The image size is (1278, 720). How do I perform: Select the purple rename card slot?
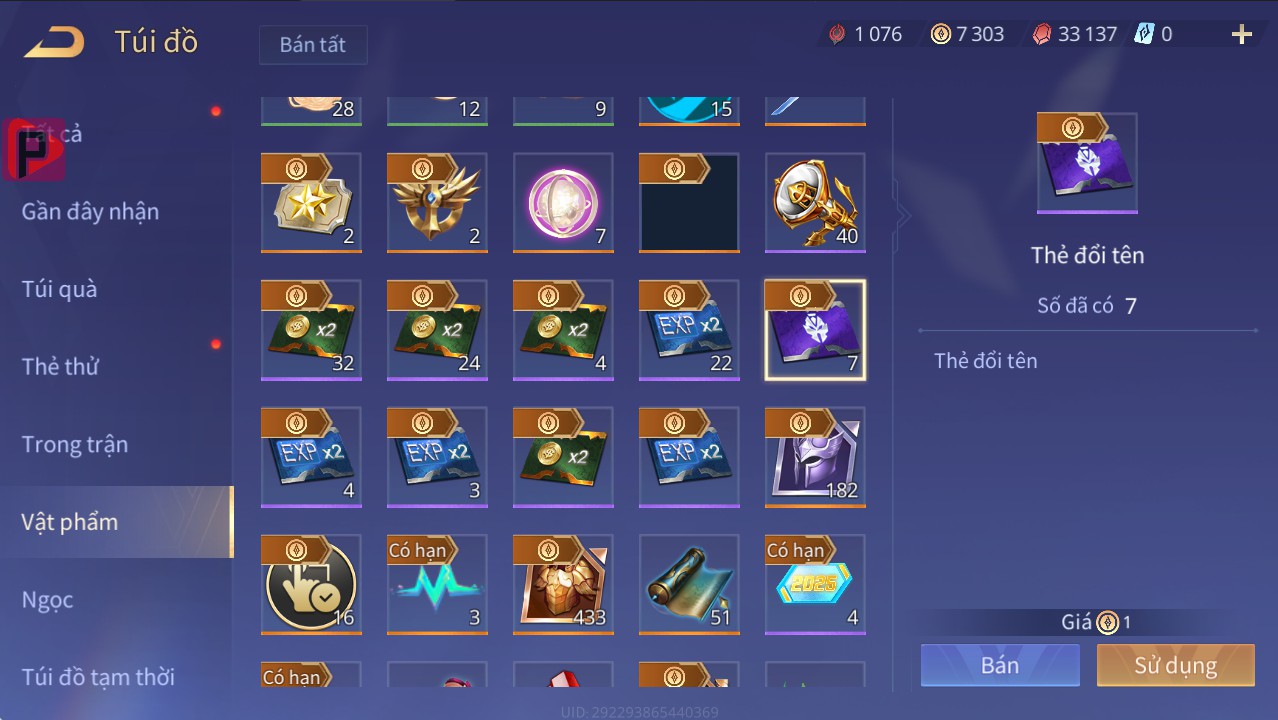(815, 330)
